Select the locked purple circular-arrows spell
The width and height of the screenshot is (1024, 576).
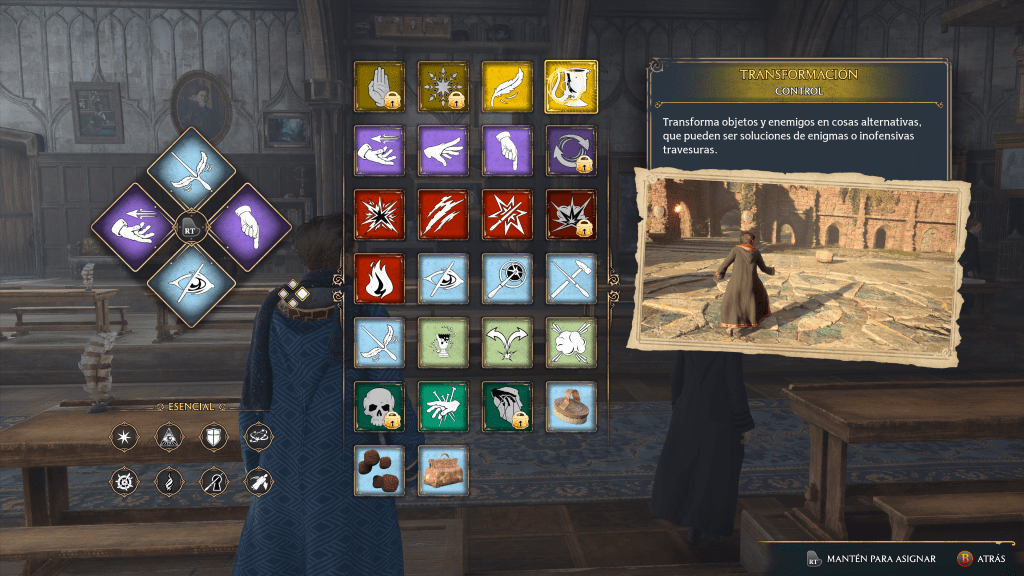(571, 150)
